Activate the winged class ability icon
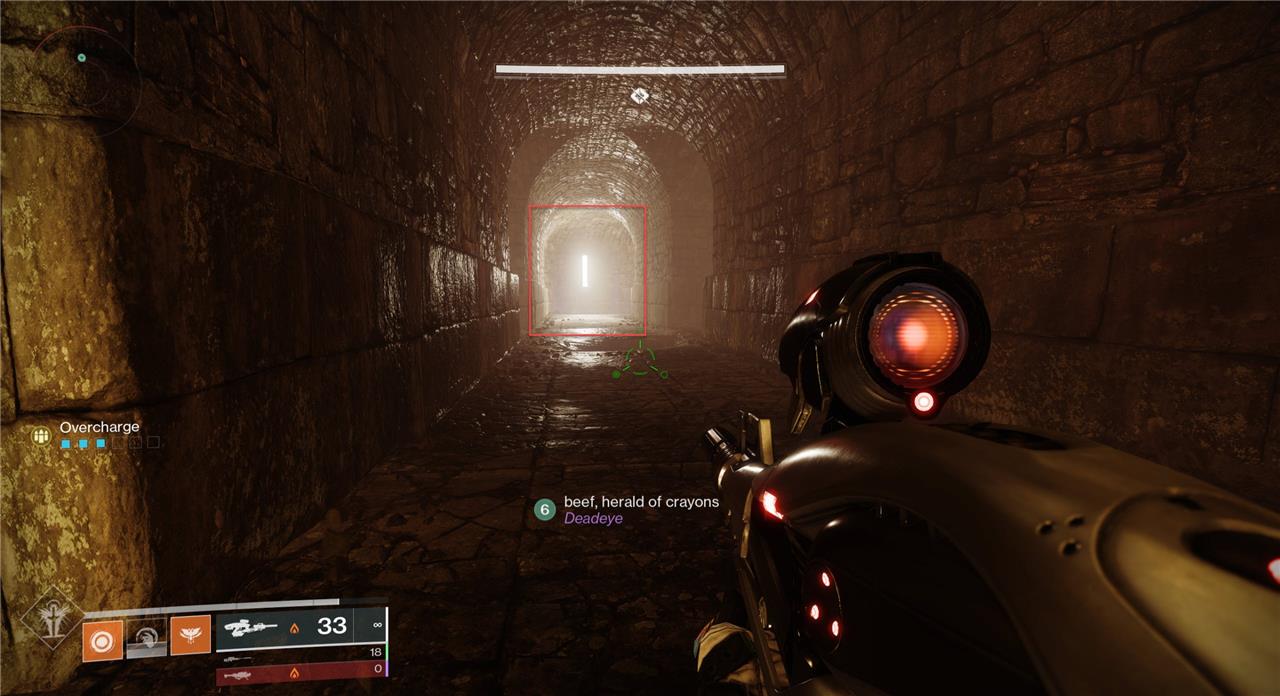Image resolution: width=1280 pixels, height=696 pixels. pos(190,635)
